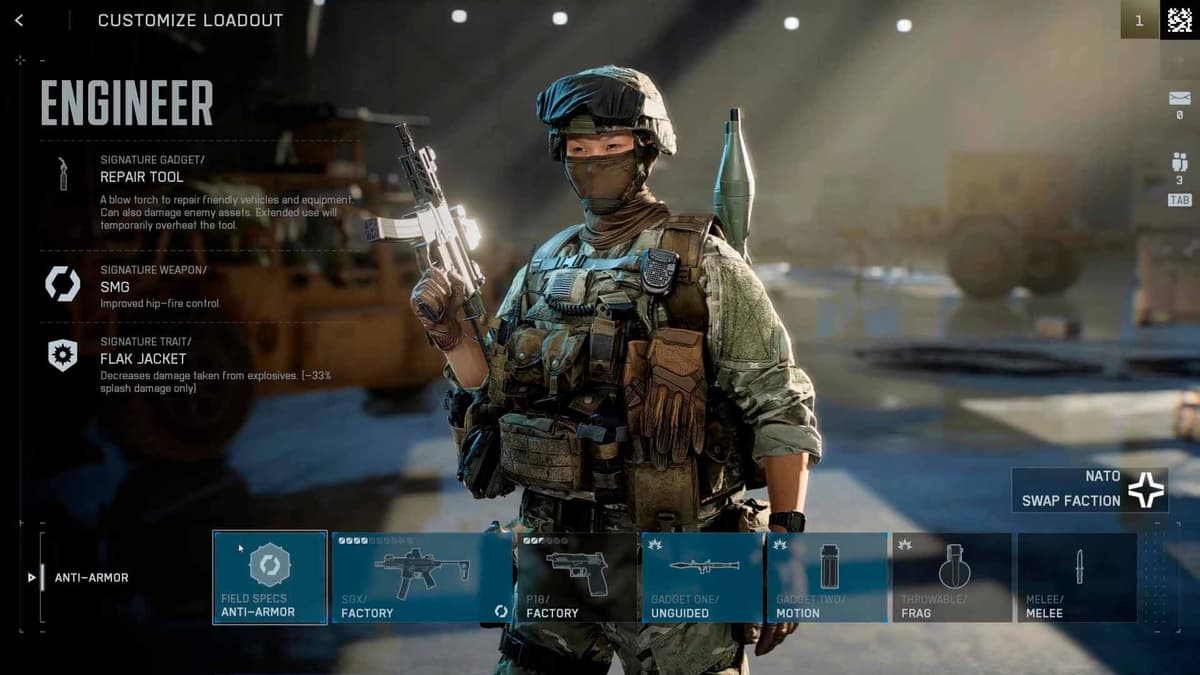Viewport: 1200px width, 675px height.
Task: Open the mail inbox icon
Action: [x=1179, y=99]
